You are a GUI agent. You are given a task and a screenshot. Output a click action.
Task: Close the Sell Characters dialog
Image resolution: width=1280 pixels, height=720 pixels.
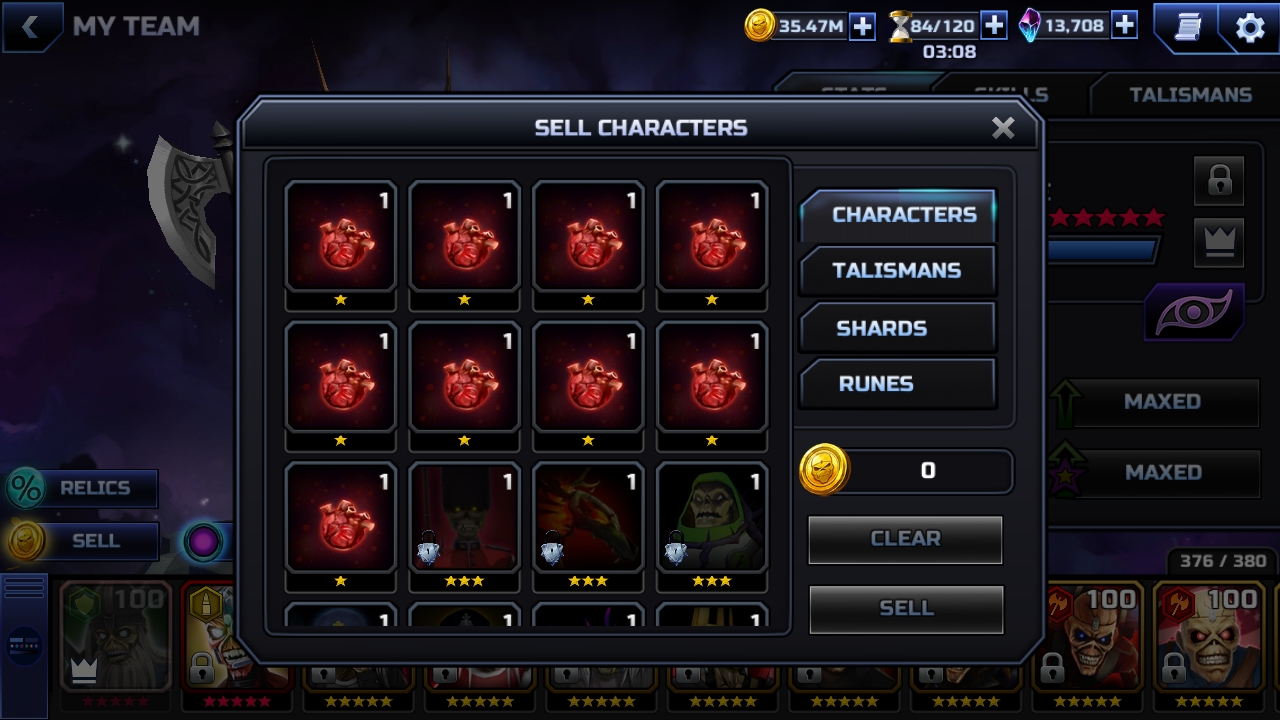(1003, 128)
